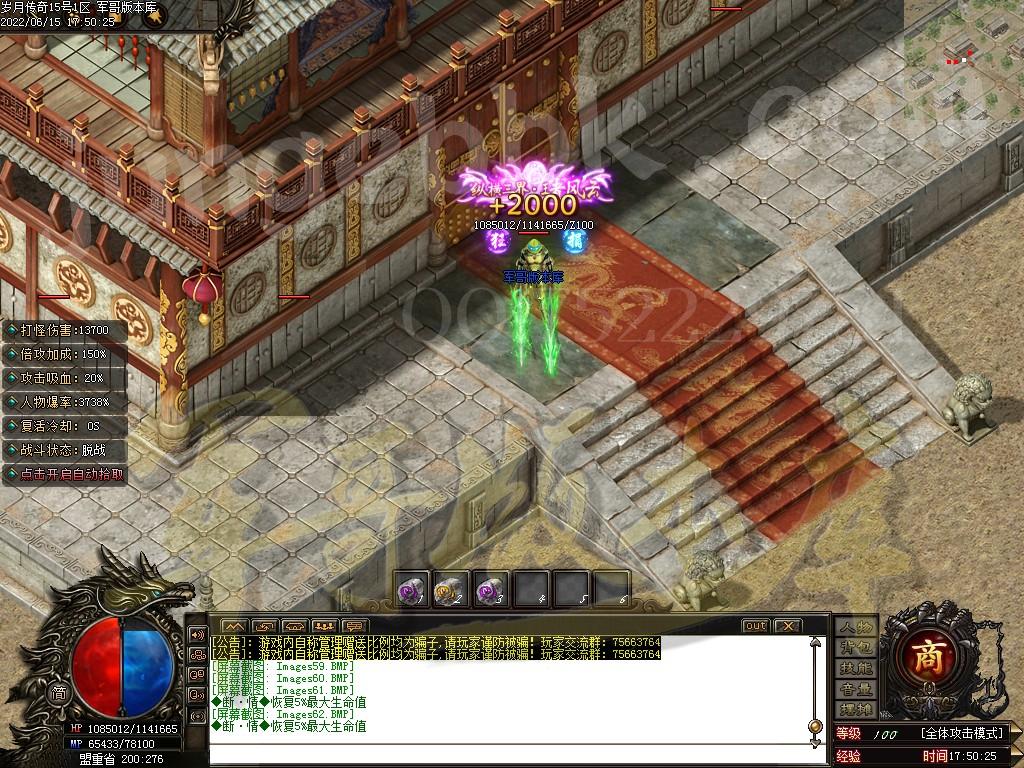Click the chat scrollbar's up arrow
1024x768 pixels.
(816, 640)
